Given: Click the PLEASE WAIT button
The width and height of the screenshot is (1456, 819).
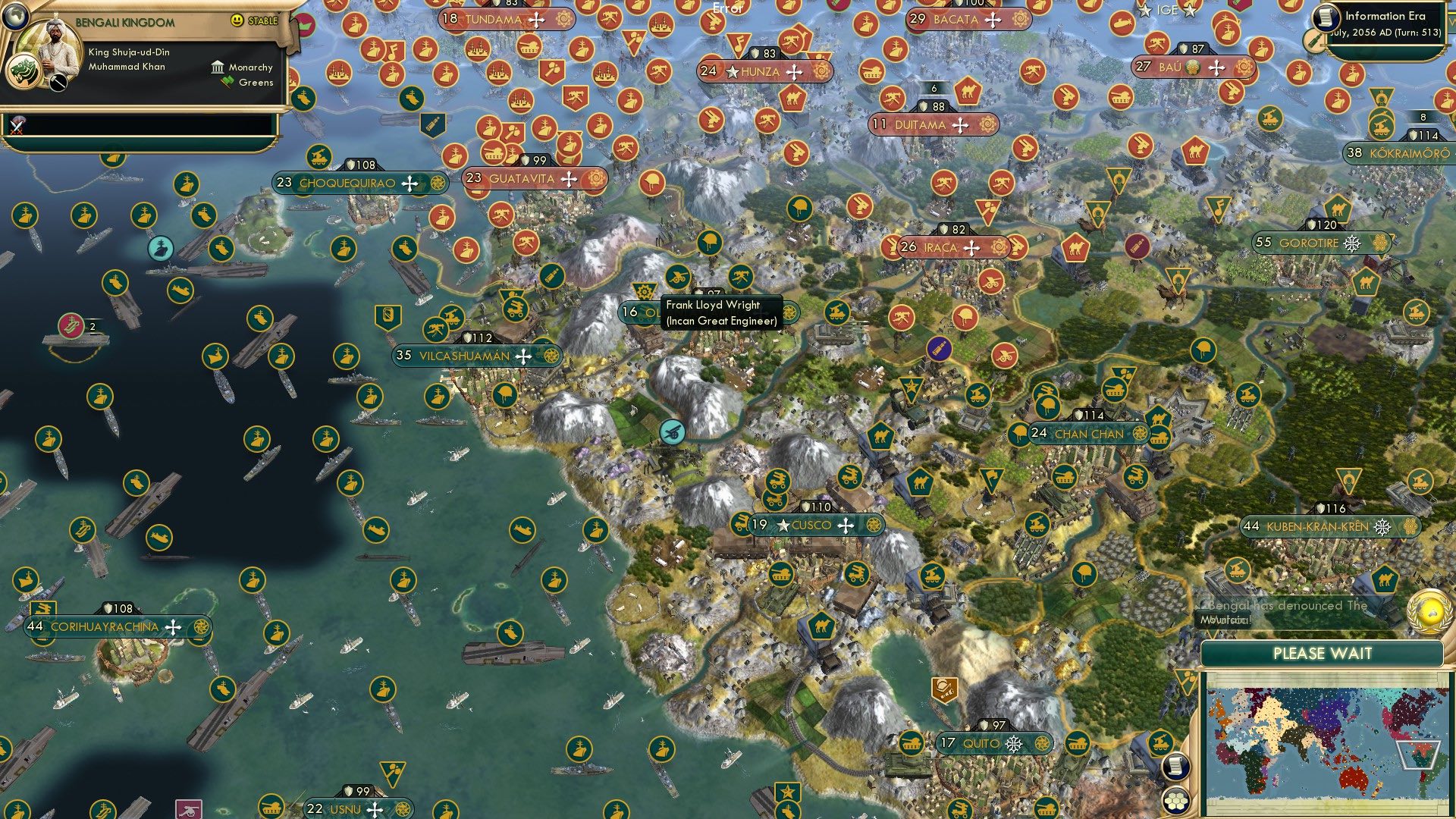Looking at the screenshot, I should click(x=1323, y=652).
